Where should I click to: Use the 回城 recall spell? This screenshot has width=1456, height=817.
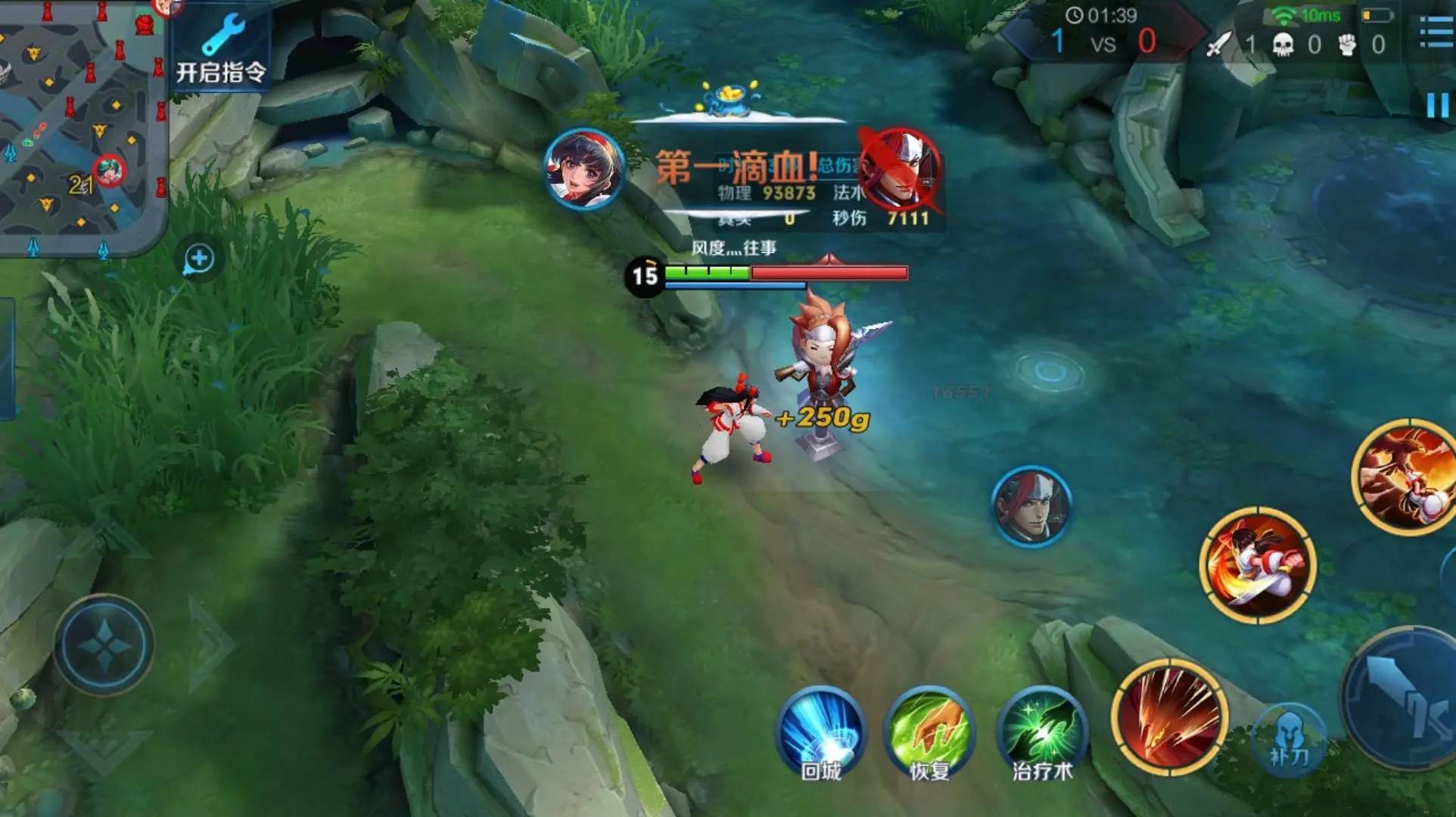click(x=821, y=732)
